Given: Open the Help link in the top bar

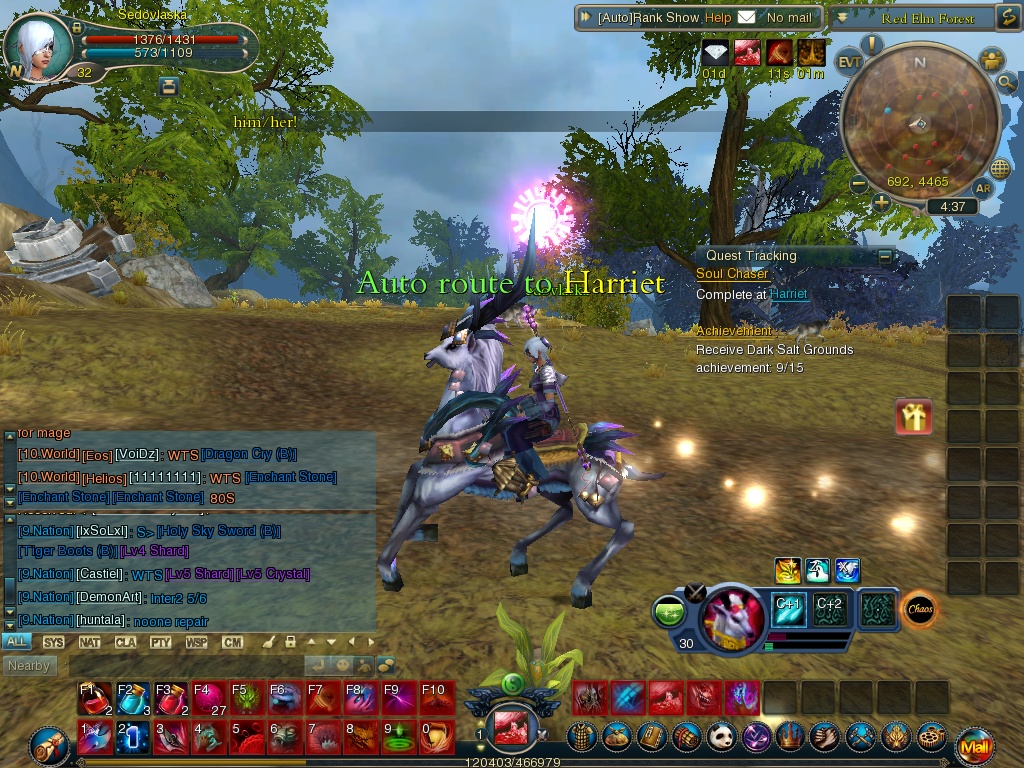Looking at the screenshot, I should pos(717,18).
